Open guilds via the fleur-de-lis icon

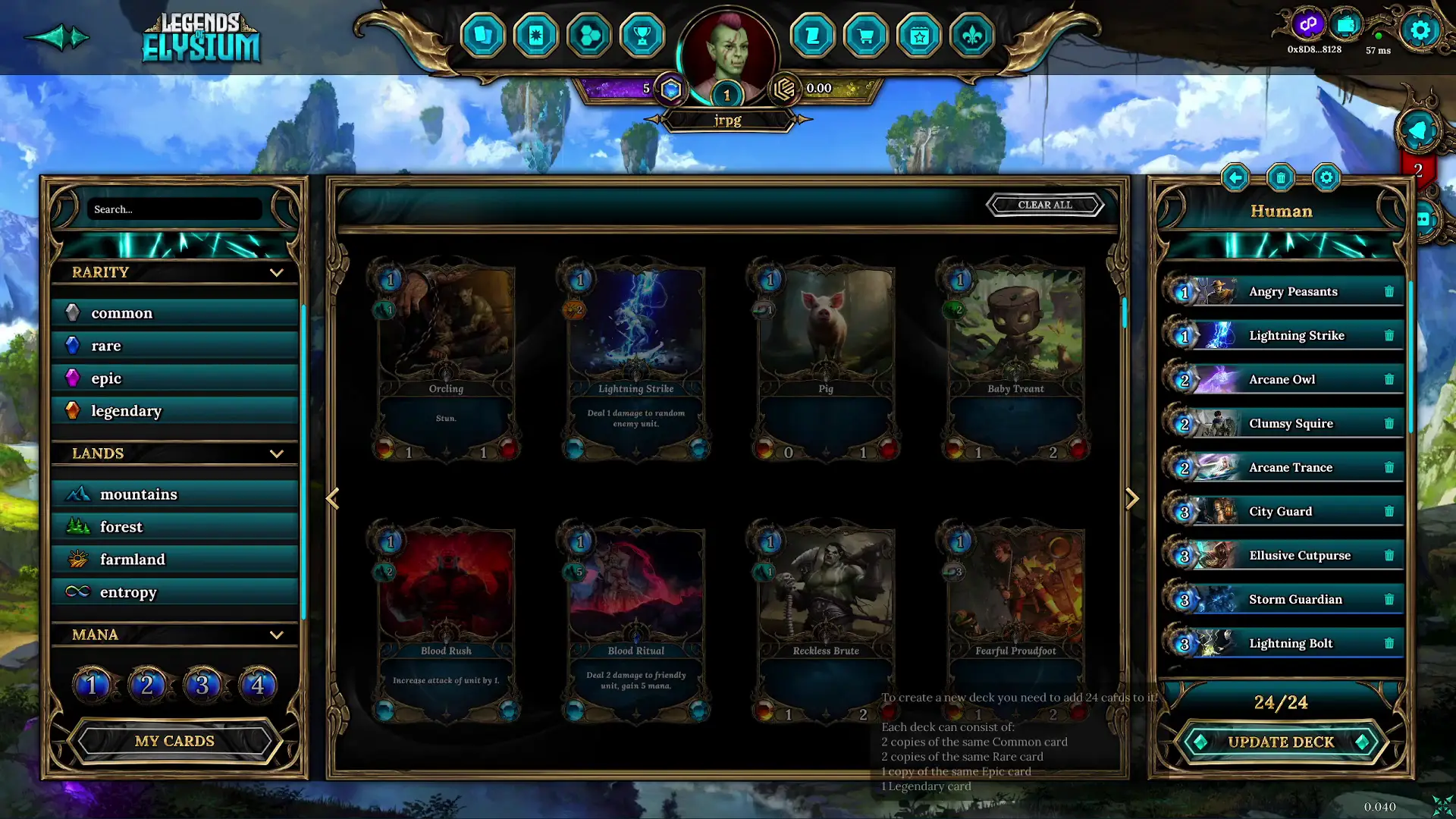[972, 36]
